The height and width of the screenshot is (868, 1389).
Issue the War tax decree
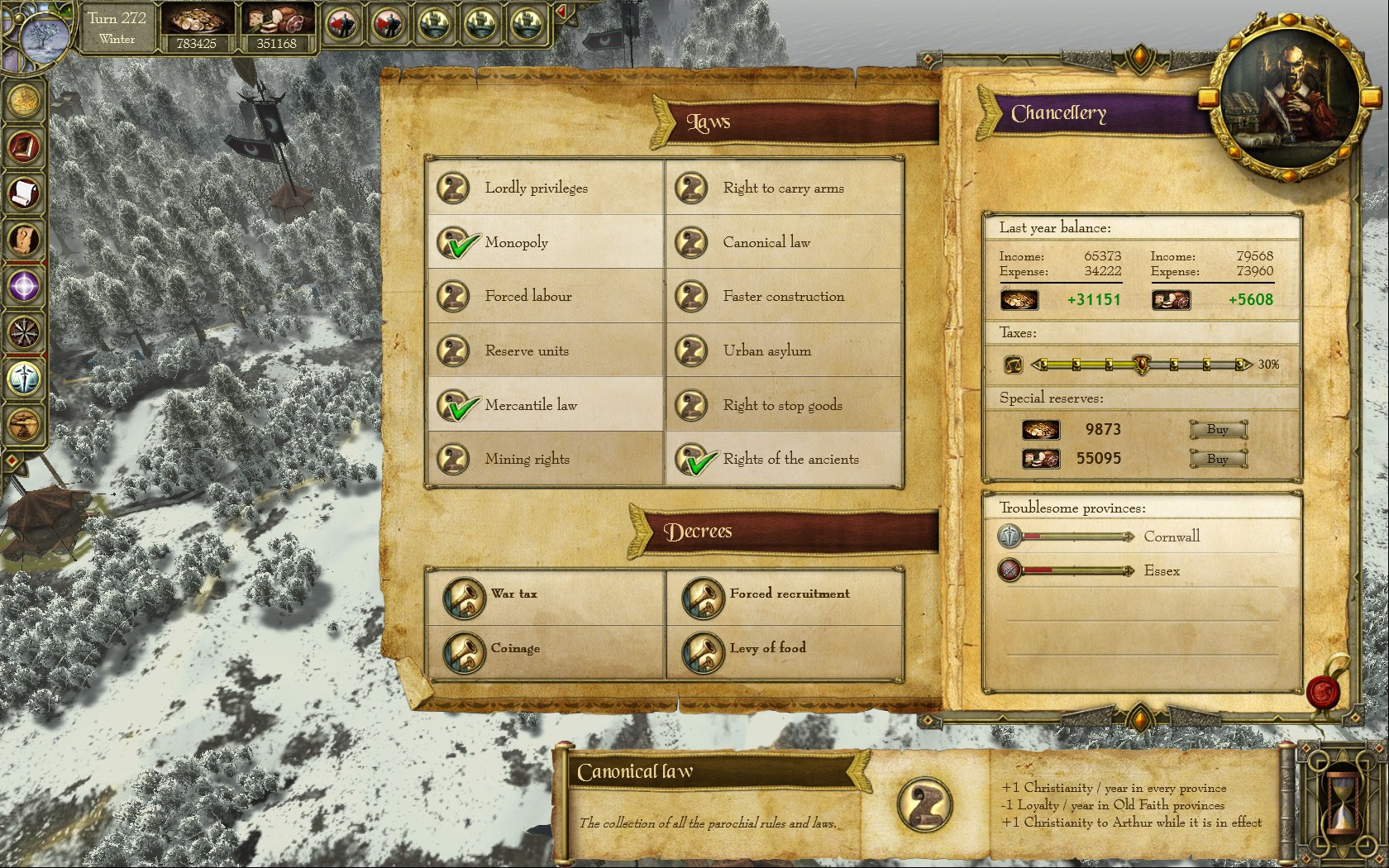point(464,597)
